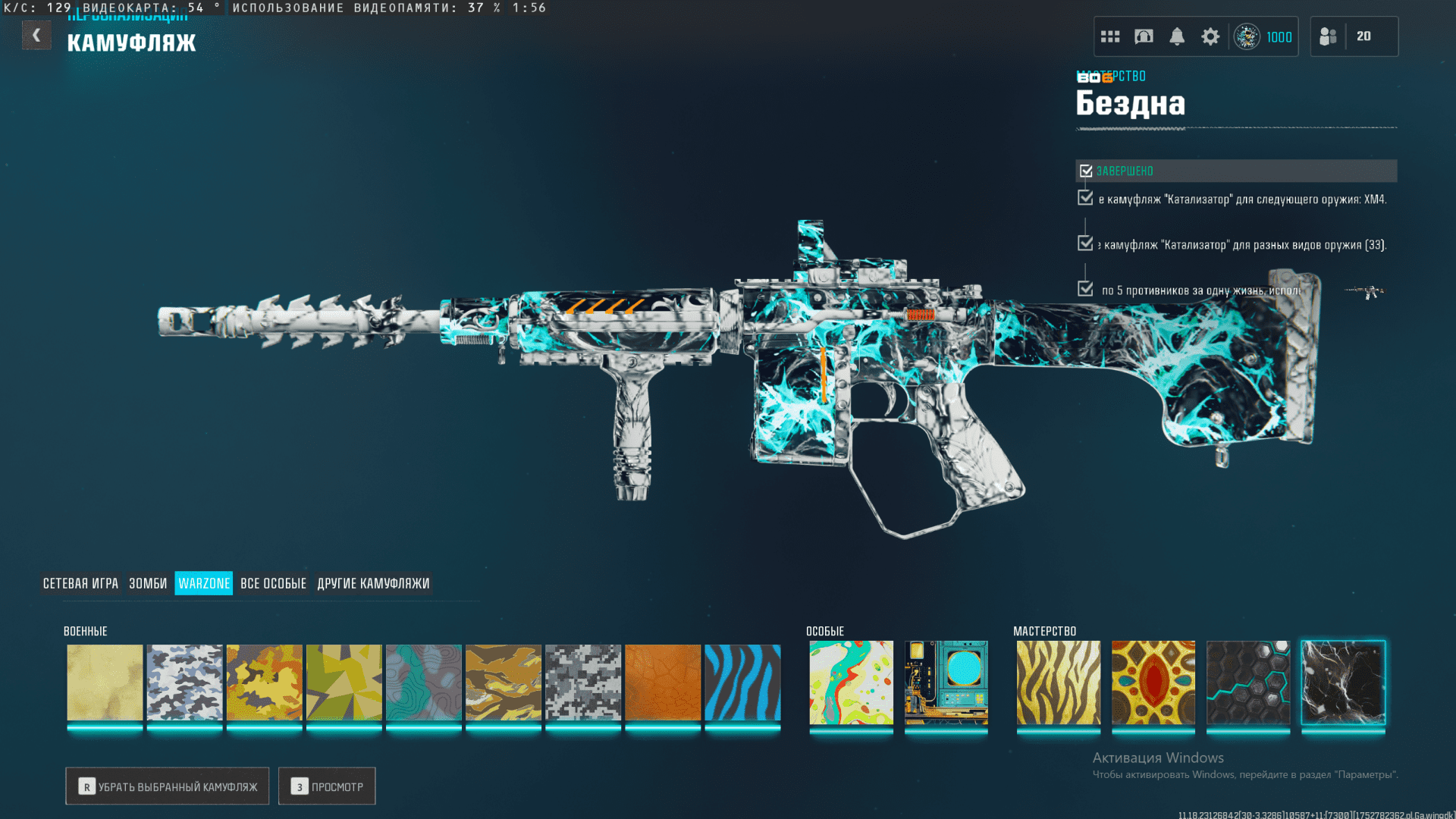Open the Зомби camo tab
Image resolution: width=1456 pixels, height=819 pixels.
tap(148, 583)
